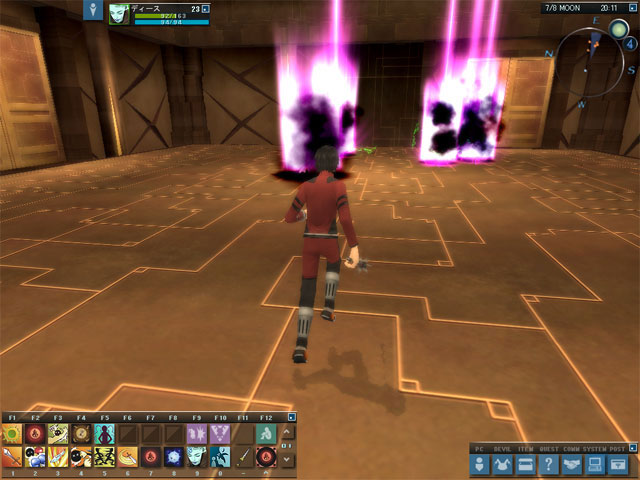The image size is (640, 480).
Task: Use the yellow sun skill under F1
Action: click(12, 434)
